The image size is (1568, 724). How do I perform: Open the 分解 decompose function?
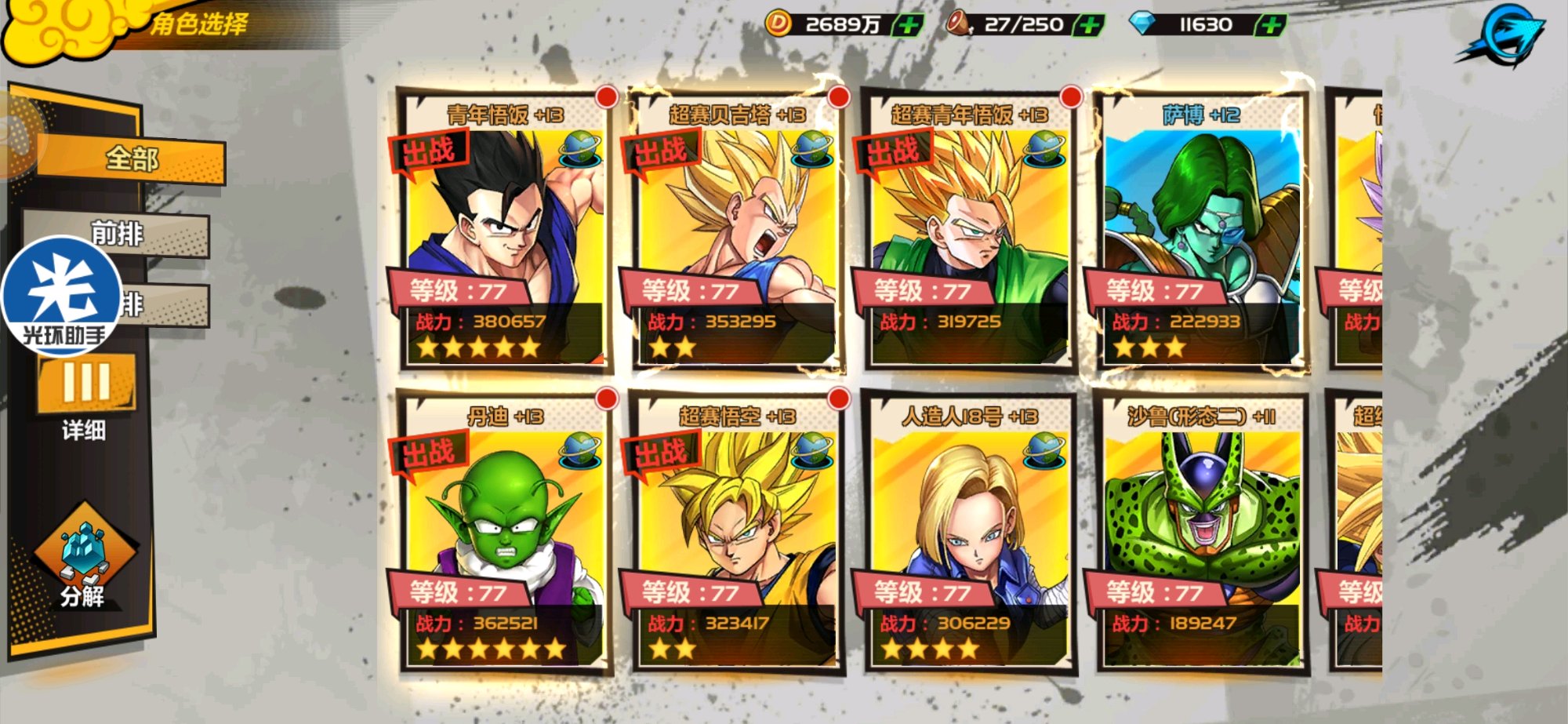pyautogui.click(x=83, y=558)
